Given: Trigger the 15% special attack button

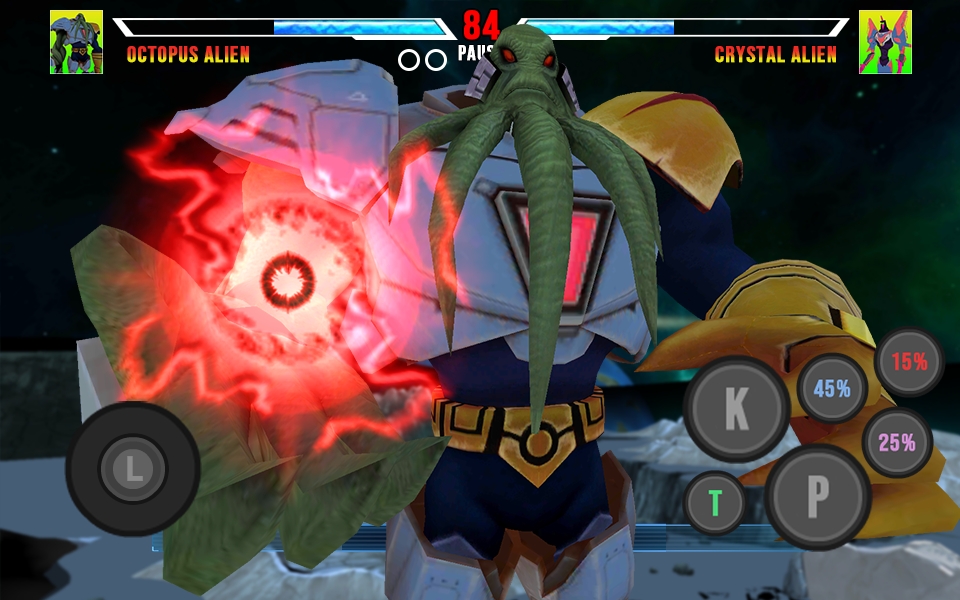Looking at the screenshot, I should pyautogui.click(x=909, y=362).
